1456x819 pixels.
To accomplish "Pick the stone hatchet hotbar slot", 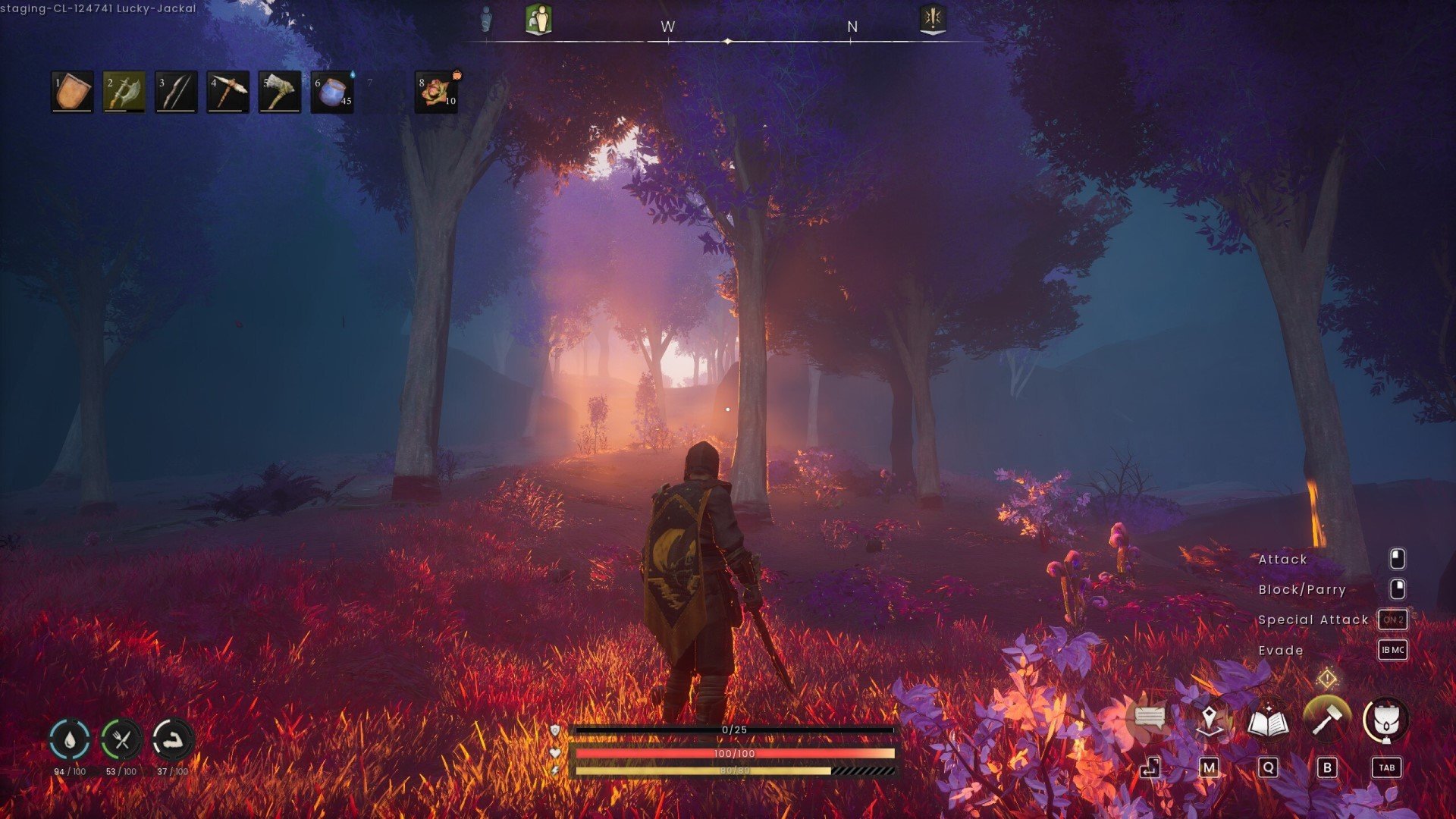I will tap(279, 92).
